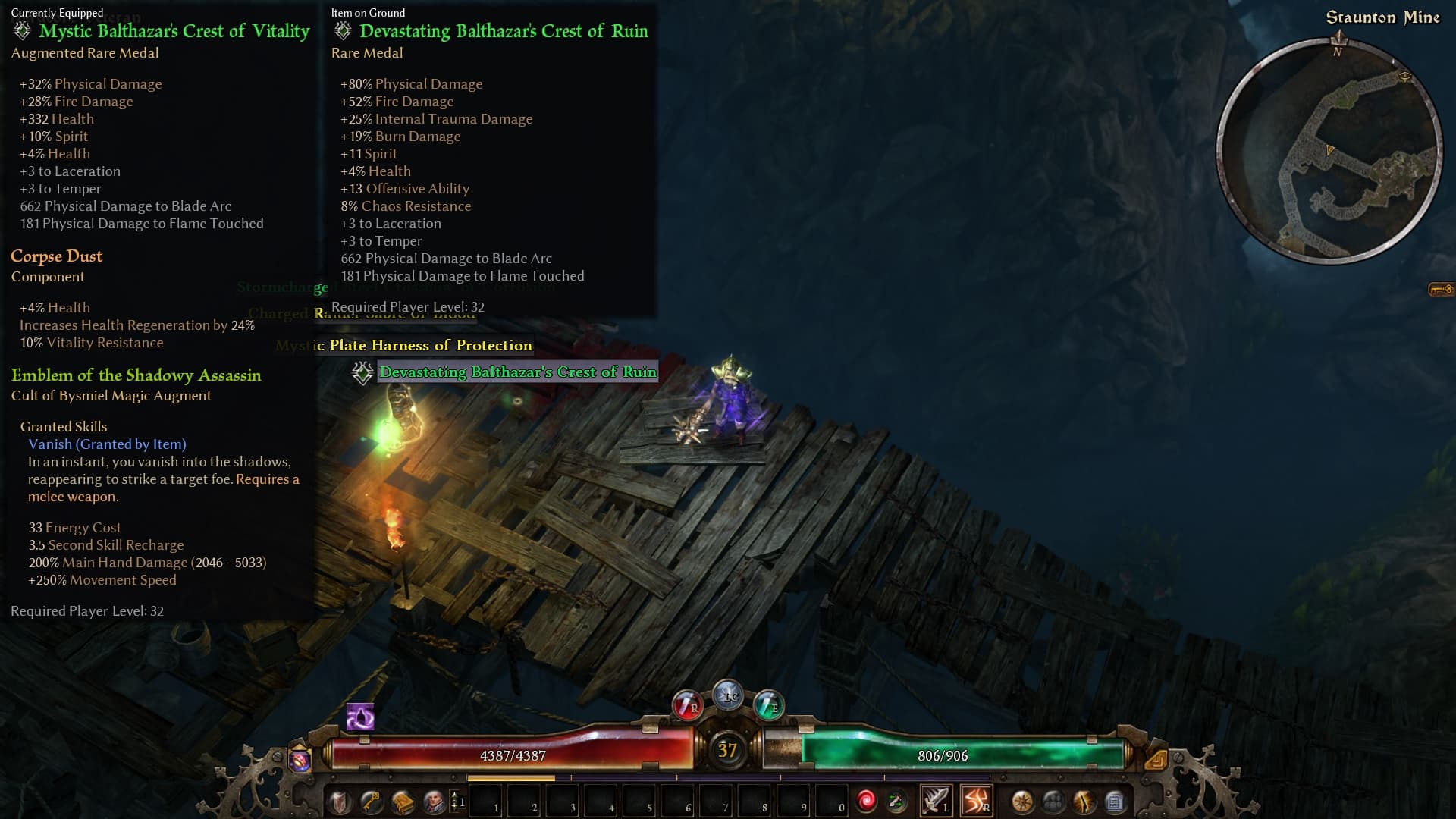
Task: Activate the red swirl rift portal skill
Action: (866, 801)
